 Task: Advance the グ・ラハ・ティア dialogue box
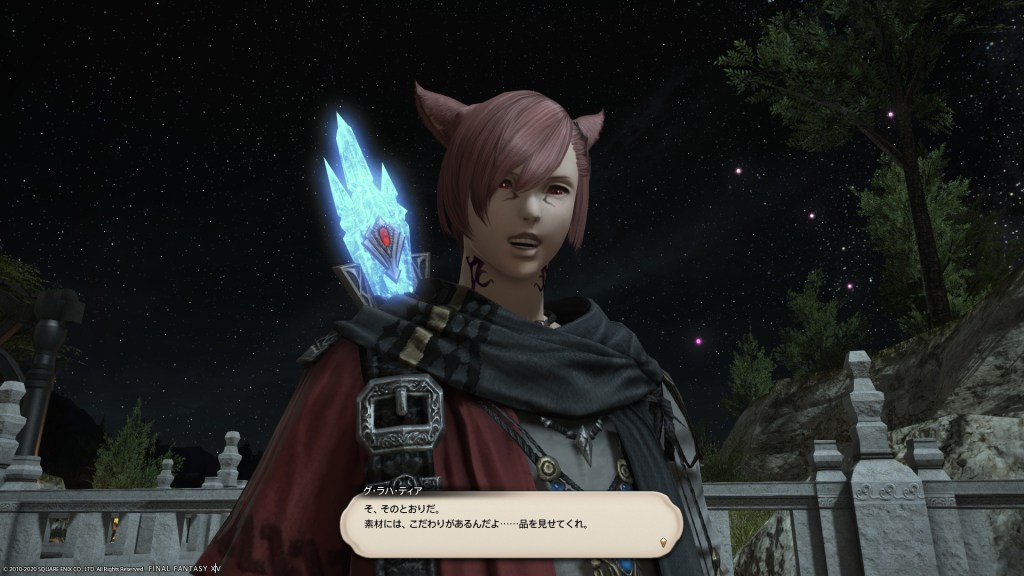(510, 523)
